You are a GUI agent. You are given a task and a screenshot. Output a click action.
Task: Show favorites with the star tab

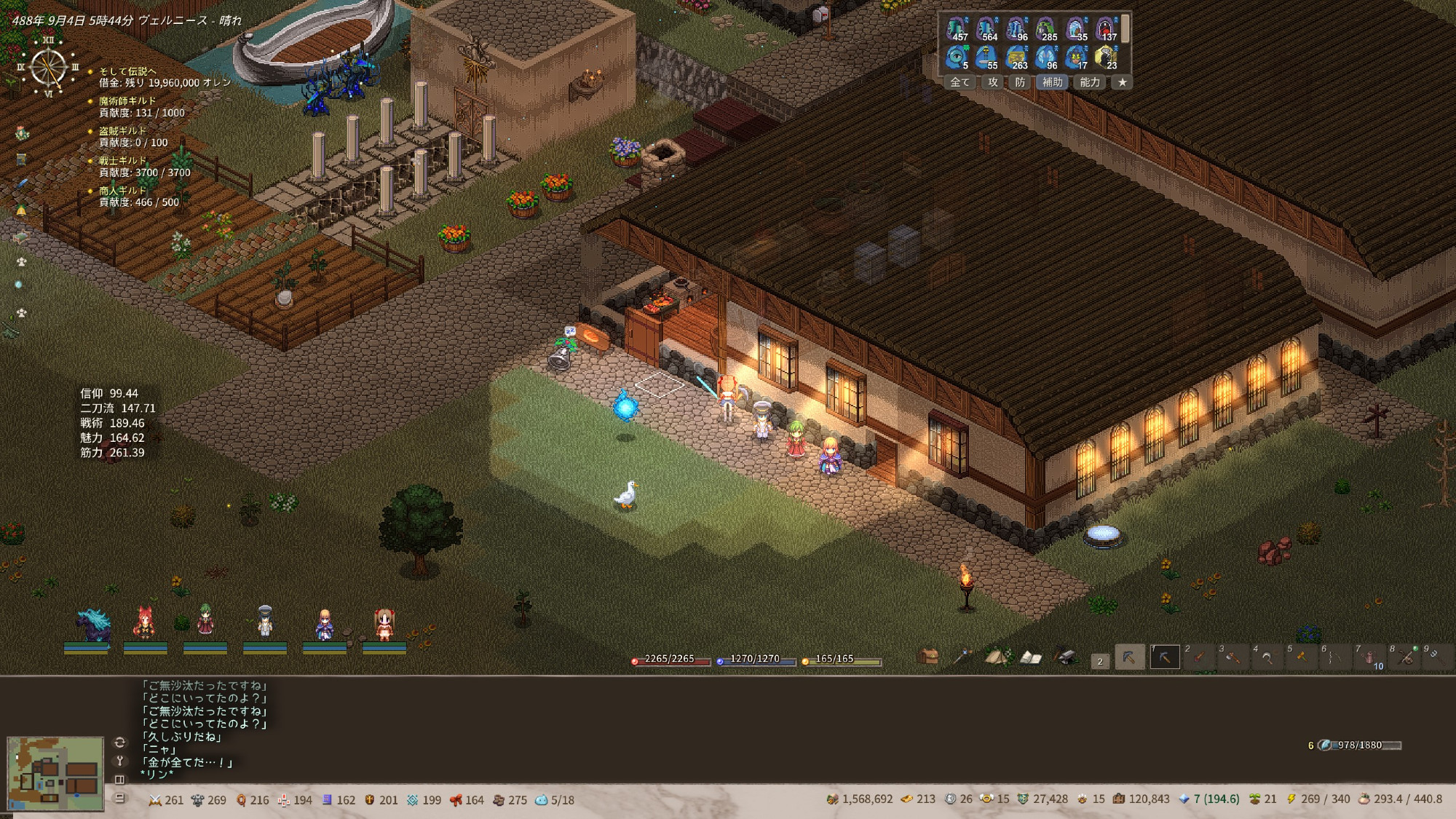[x=1123, y=82]
